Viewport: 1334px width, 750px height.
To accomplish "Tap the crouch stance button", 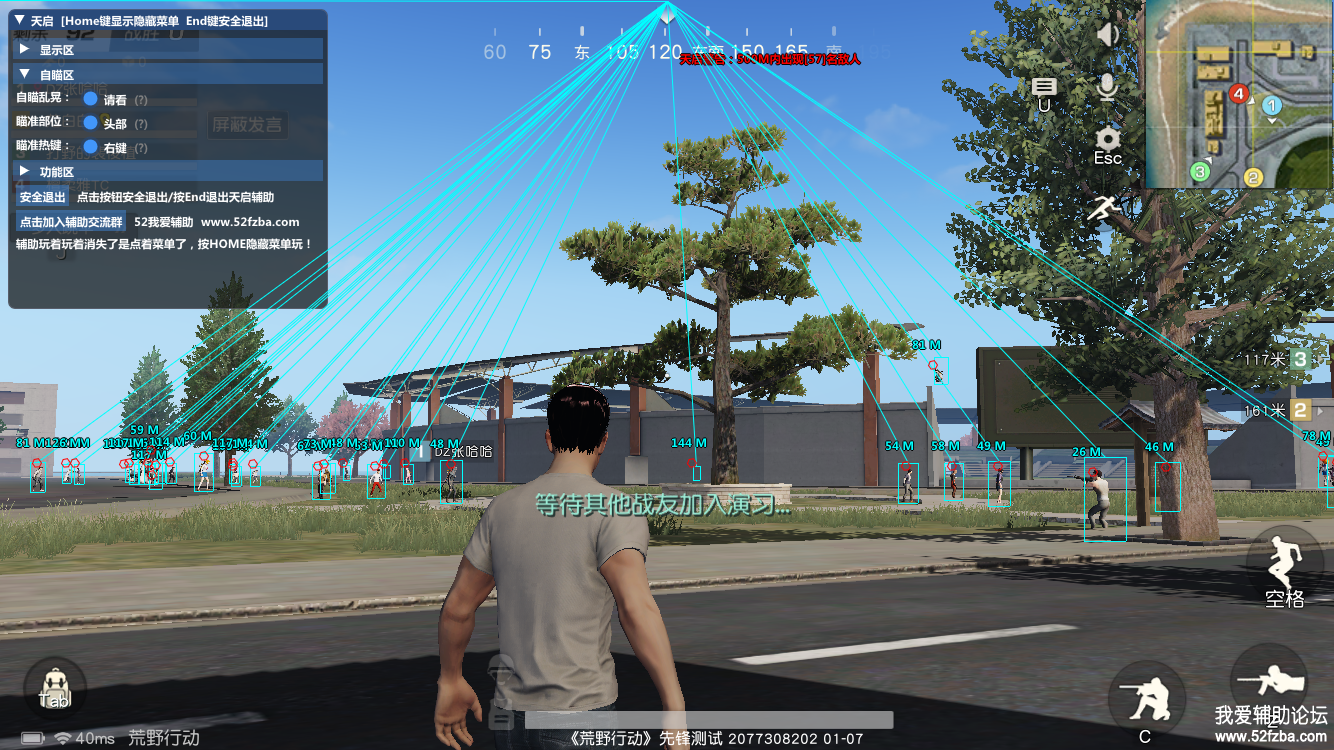I will pyautogui.click(x=1147, y=699).
